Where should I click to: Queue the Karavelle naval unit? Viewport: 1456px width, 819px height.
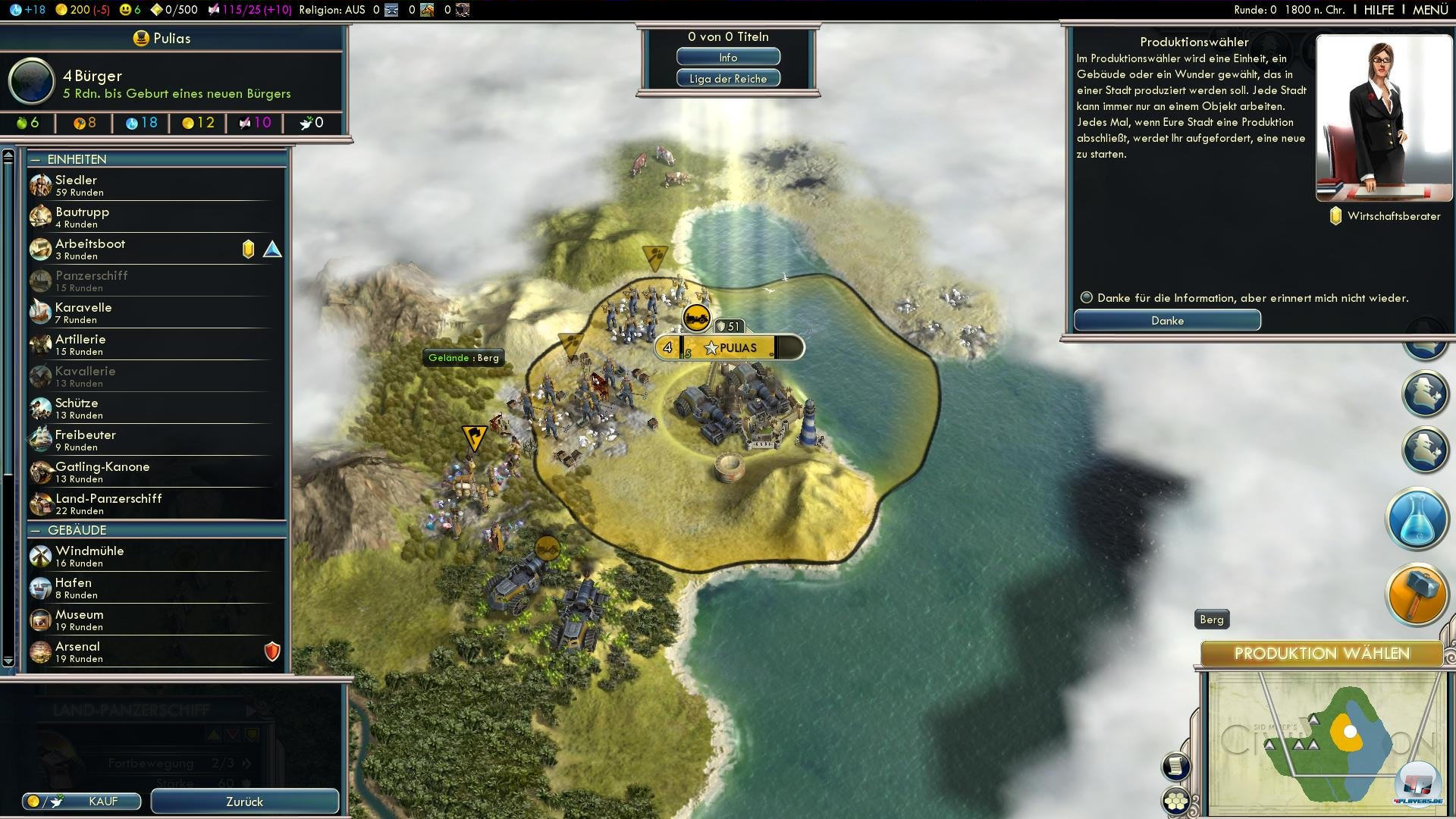click(152, 312)
